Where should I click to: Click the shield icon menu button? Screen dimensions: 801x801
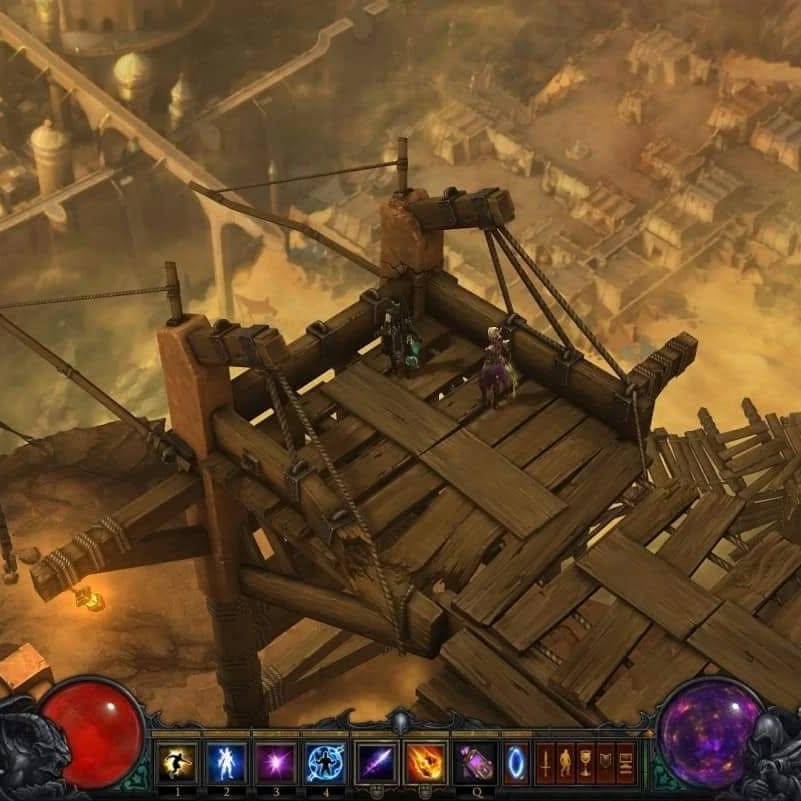click(605, 763)
